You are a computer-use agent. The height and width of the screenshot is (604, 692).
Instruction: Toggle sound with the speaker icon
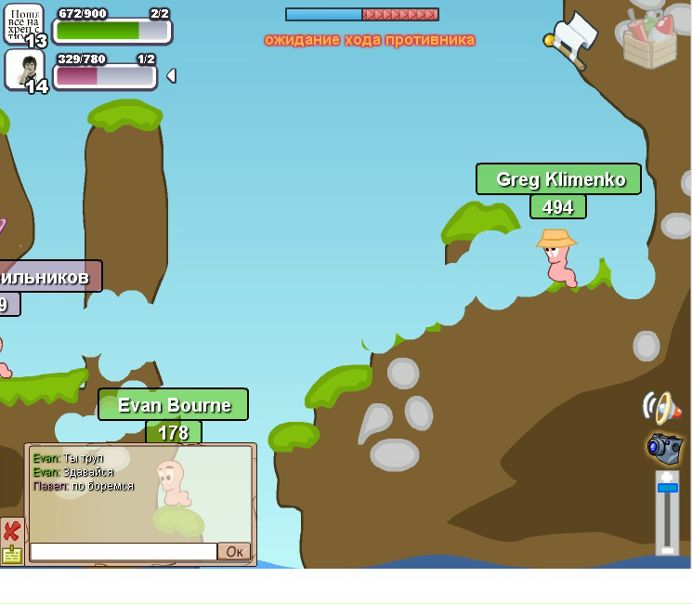click(x=661, y=407)
